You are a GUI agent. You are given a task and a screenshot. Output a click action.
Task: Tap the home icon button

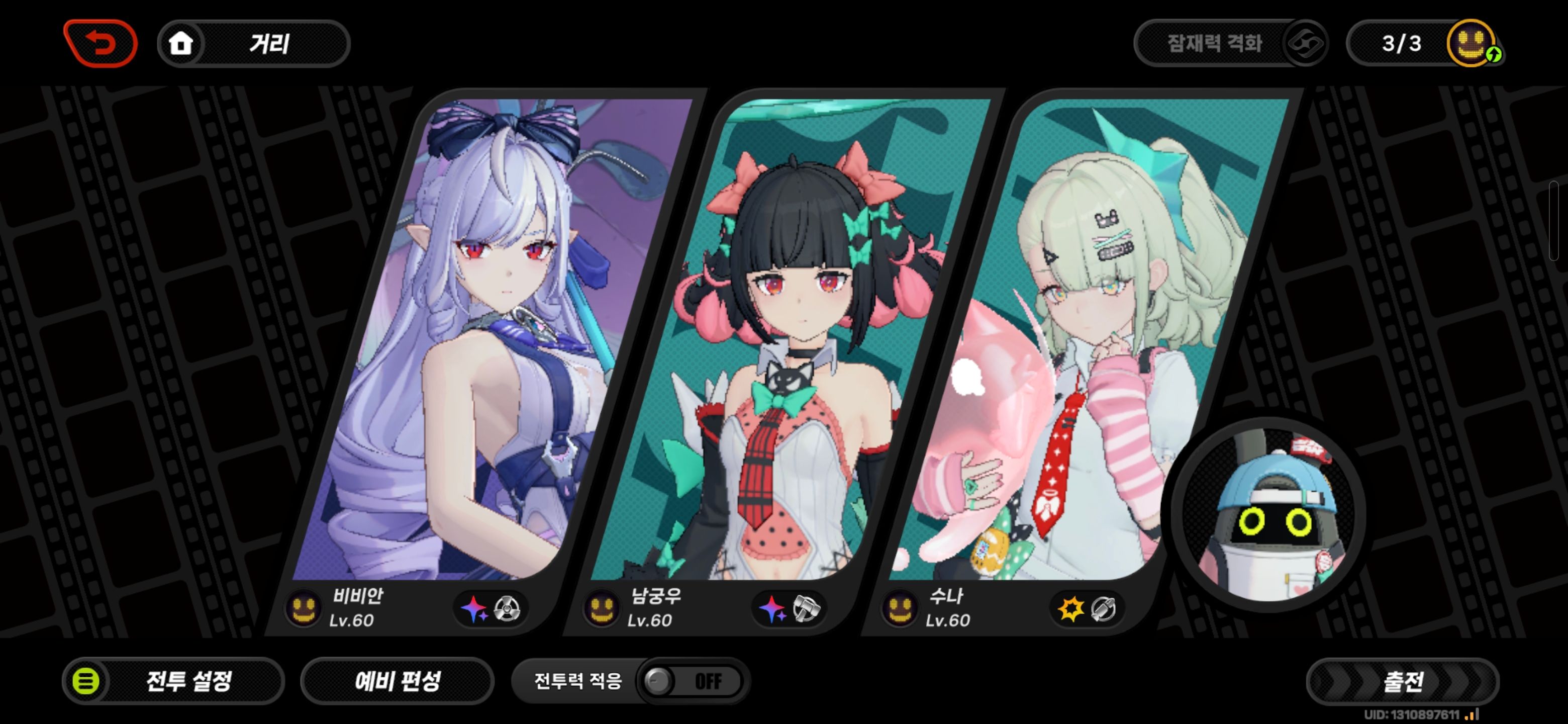(x=181, y=43)
